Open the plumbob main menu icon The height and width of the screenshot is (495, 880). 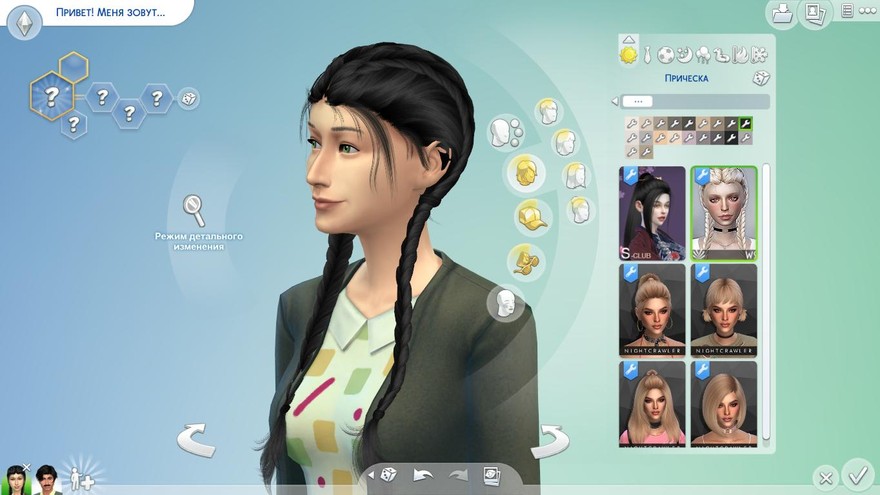pyautogui.click(x=24, y=21)
